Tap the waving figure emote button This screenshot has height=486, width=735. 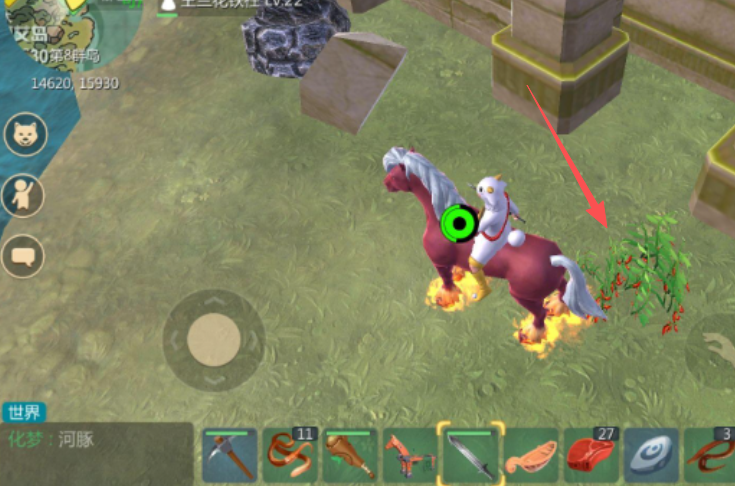point(25,196)
